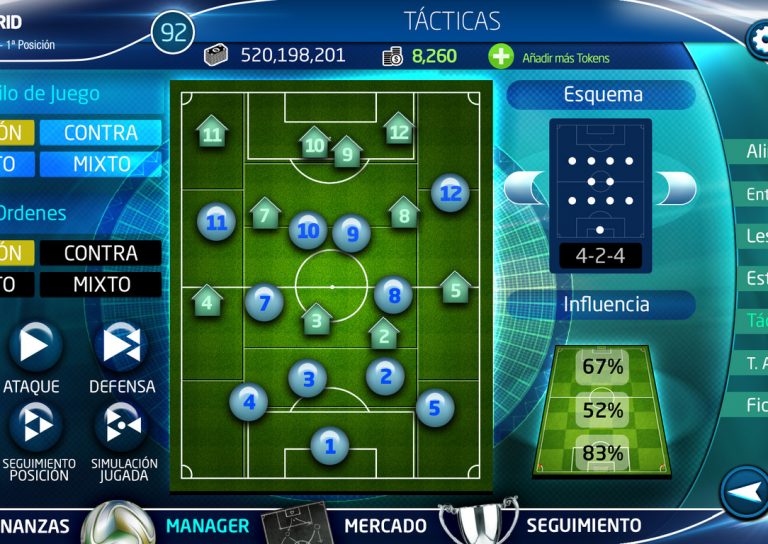
Task: Switch to the MANAGER section
Action: [208, 525]
